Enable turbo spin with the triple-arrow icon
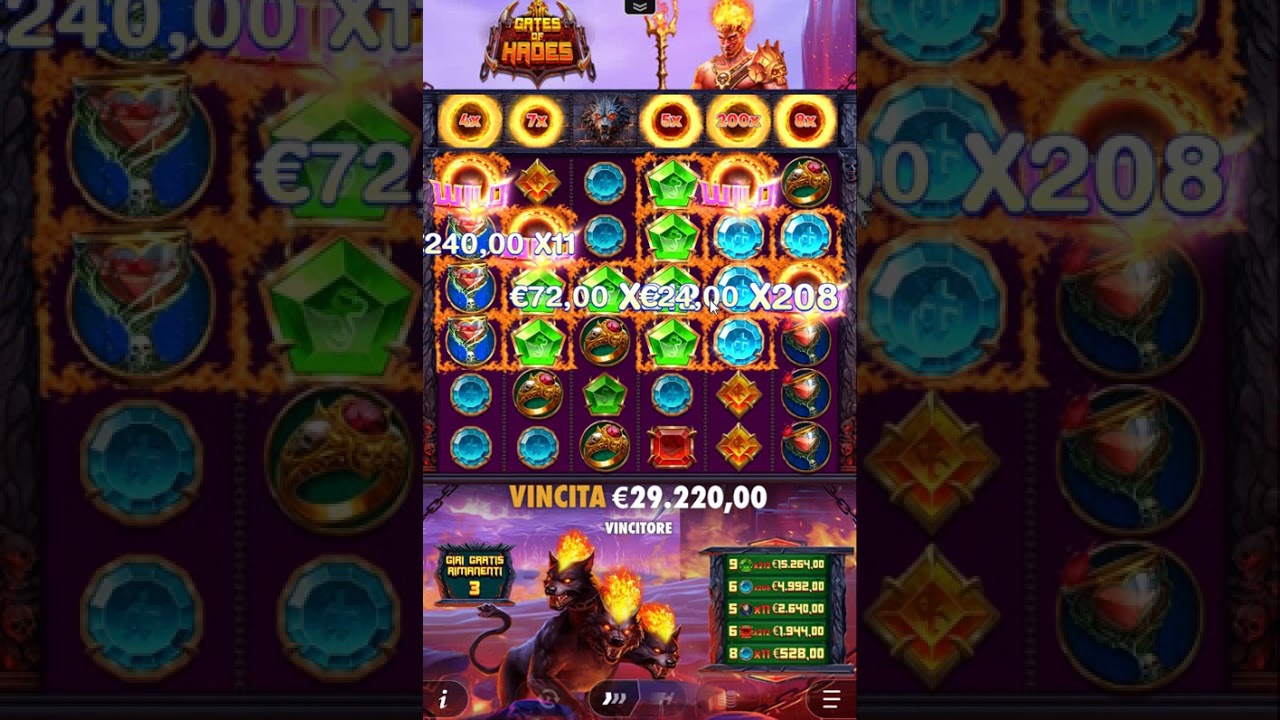This screenshot has height=720, width=1280. pos(613,700)
